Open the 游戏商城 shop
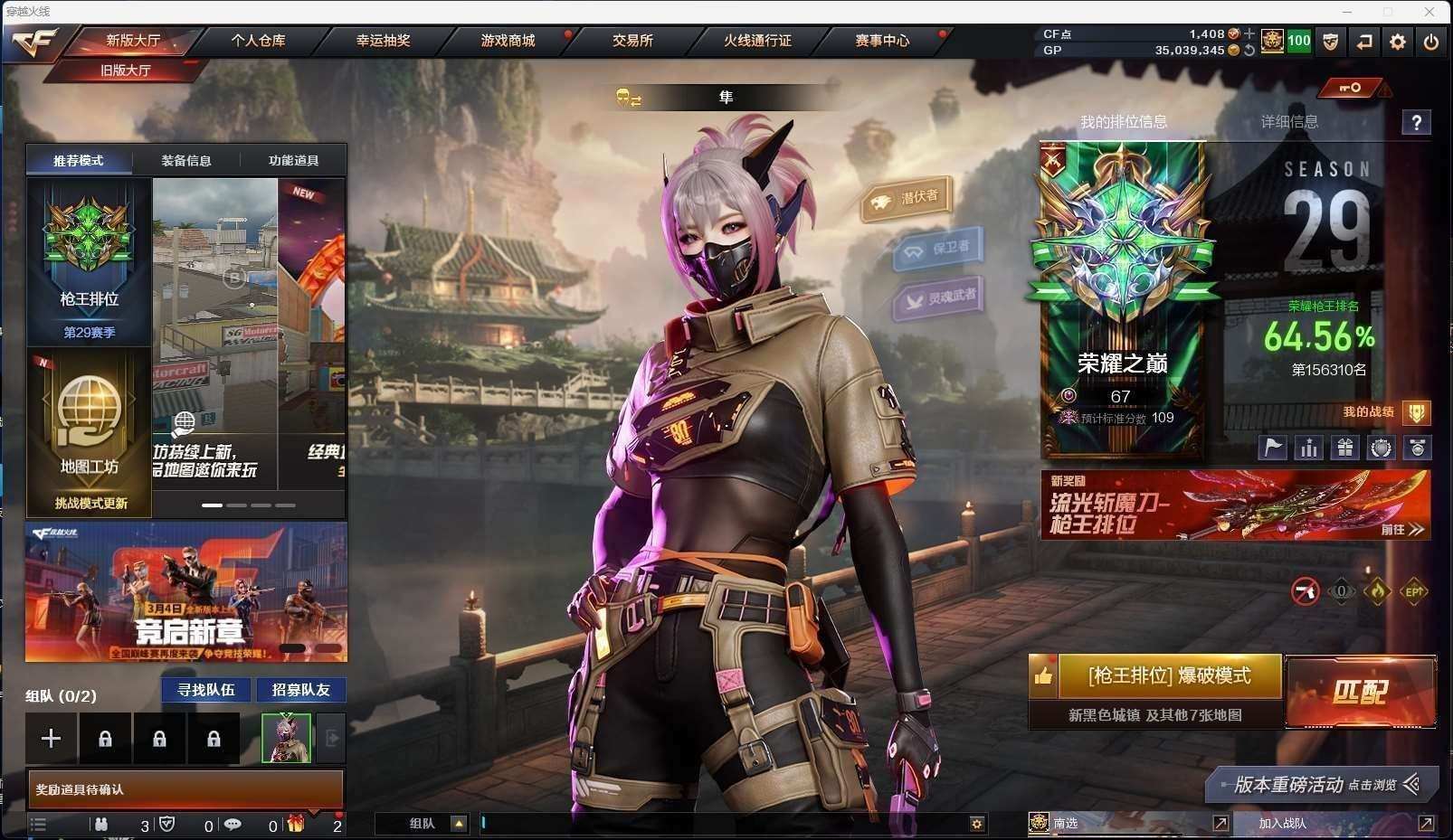Viewport: 1453px width, 840px height. pyautogui.click(x=508, y=41)
